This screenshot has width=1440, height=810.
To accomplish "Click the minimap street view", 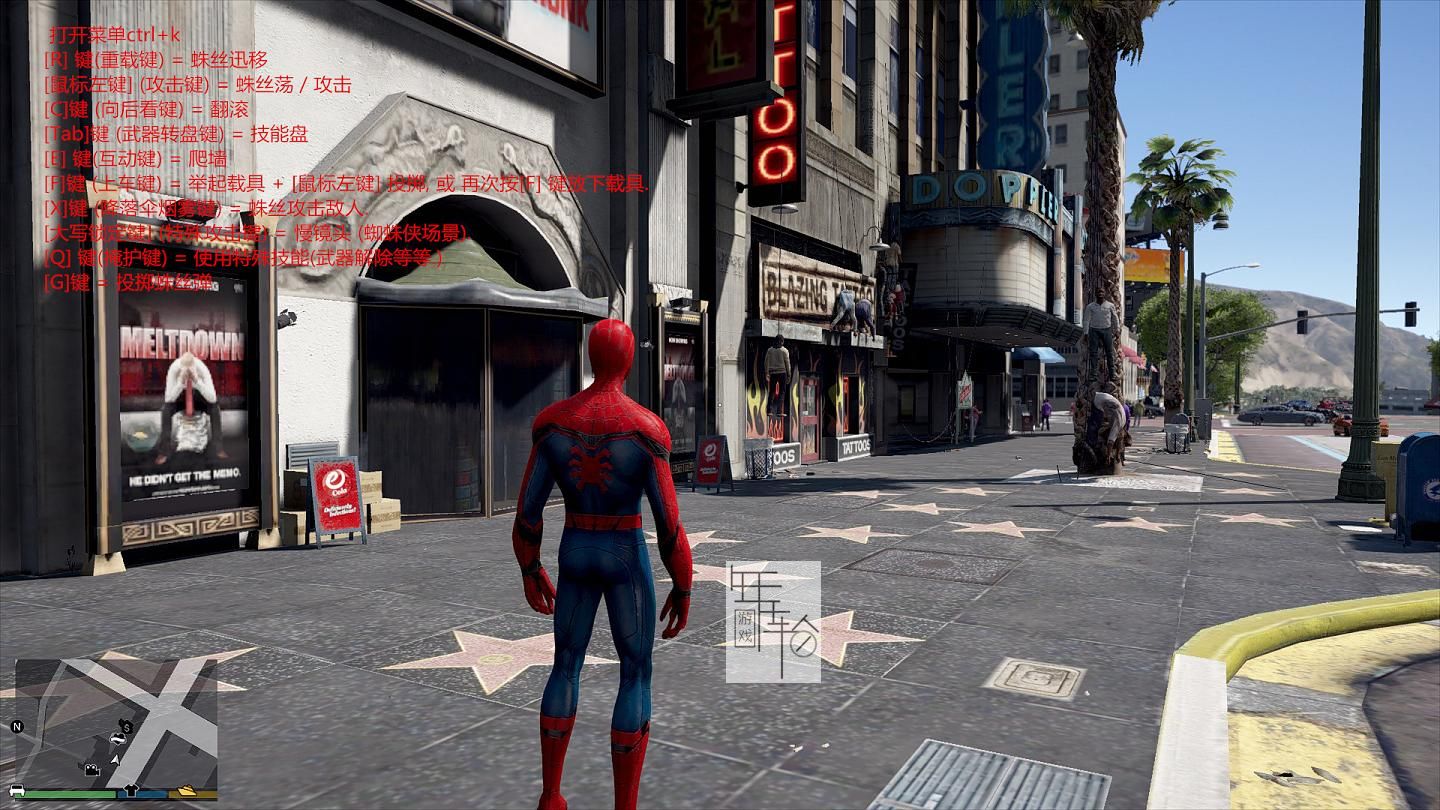I will [x=150, y=700].
